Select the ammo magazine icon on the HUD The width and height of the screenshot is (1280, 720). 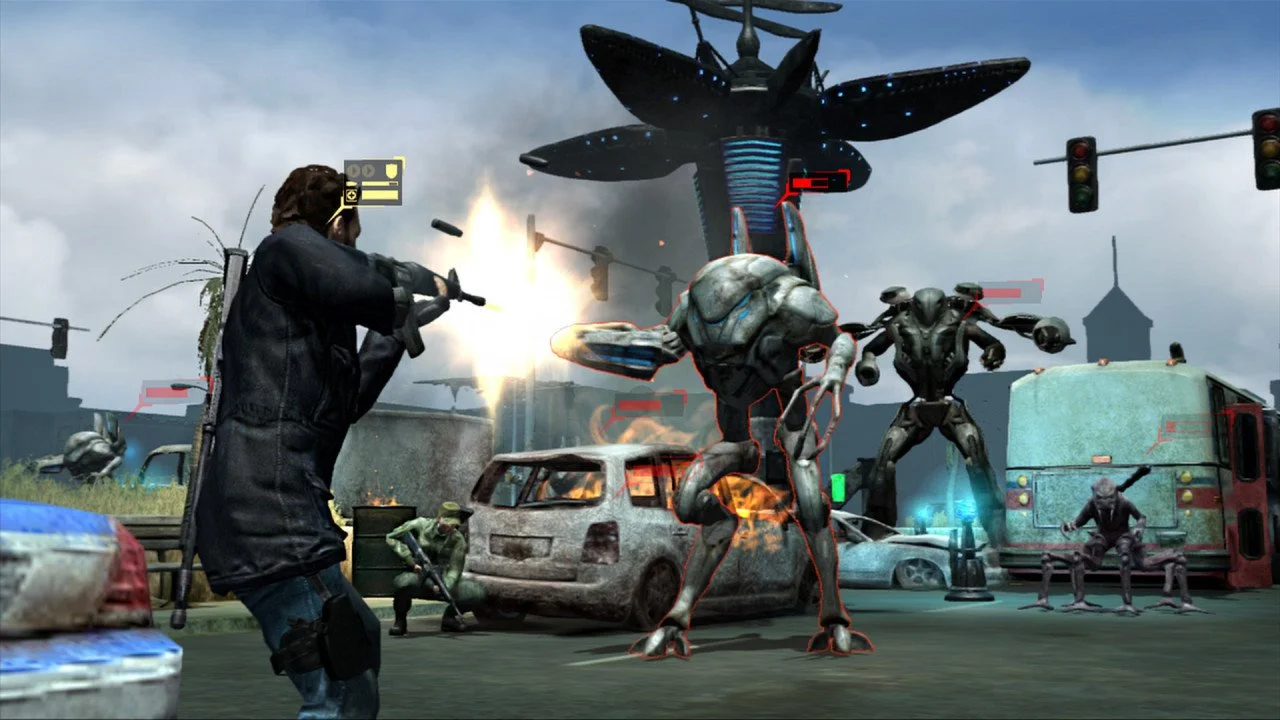pyautogui.click(x=352, y=183)
